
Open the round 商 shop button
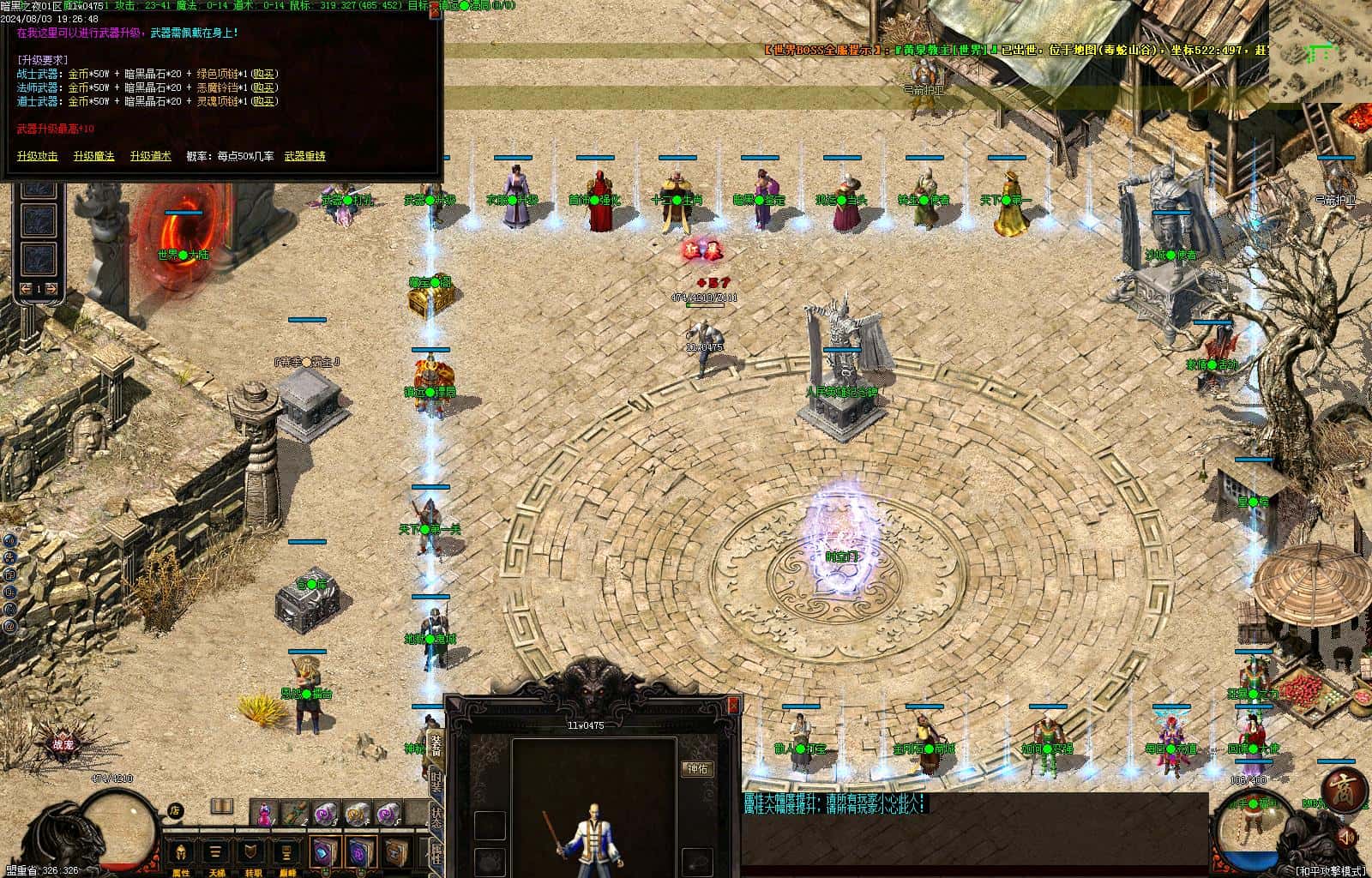click(x=1342, y=791)
